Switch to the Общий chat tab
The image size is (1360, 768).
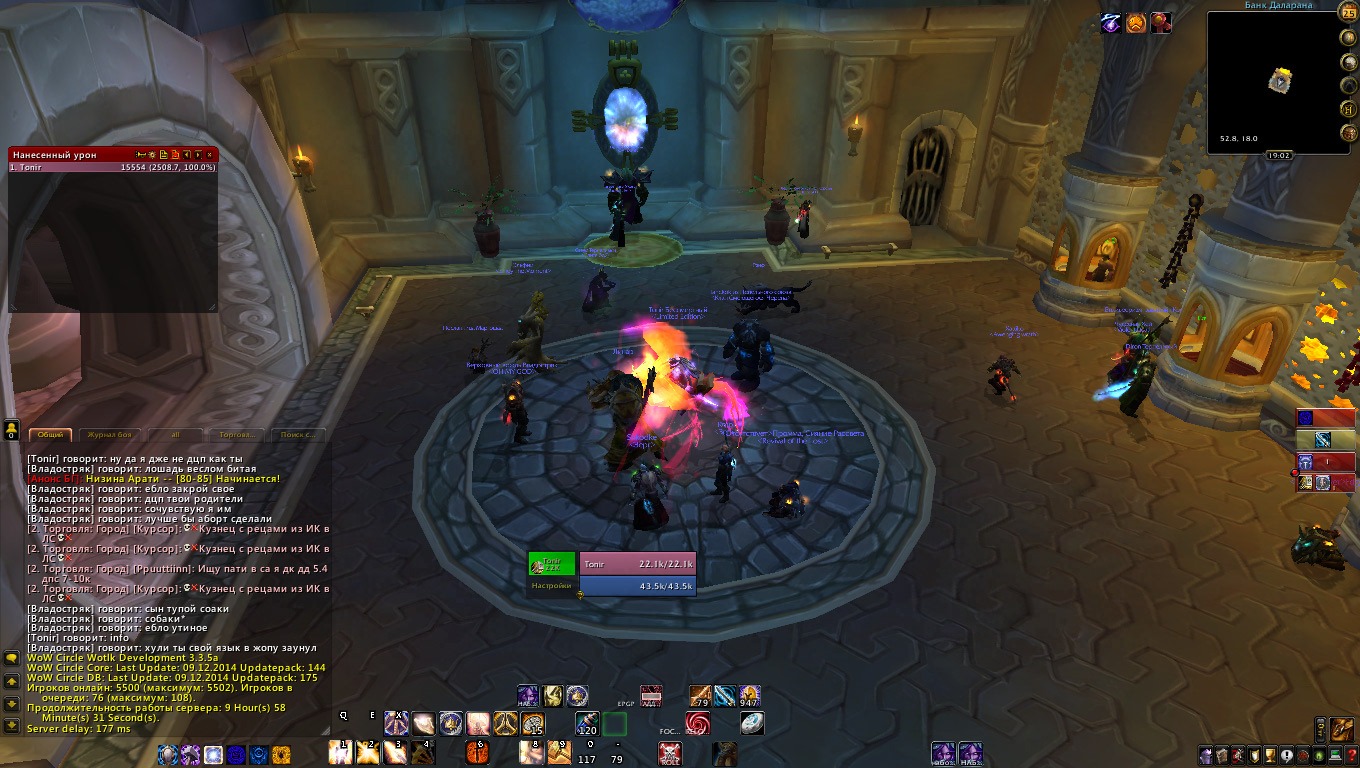point(50,435)
